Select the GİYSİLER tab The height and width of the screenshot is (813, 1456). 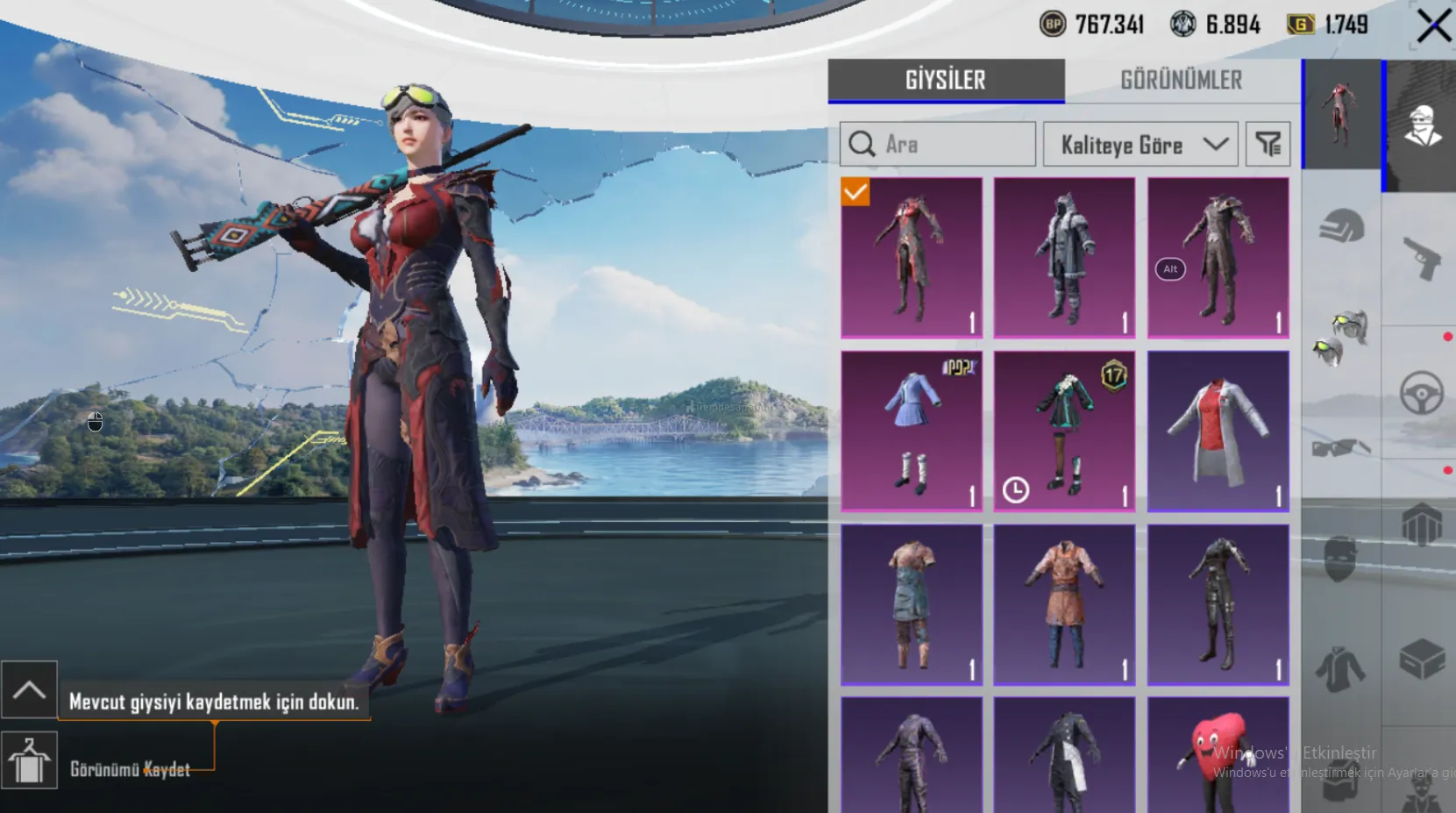click(x=945, y=81)
